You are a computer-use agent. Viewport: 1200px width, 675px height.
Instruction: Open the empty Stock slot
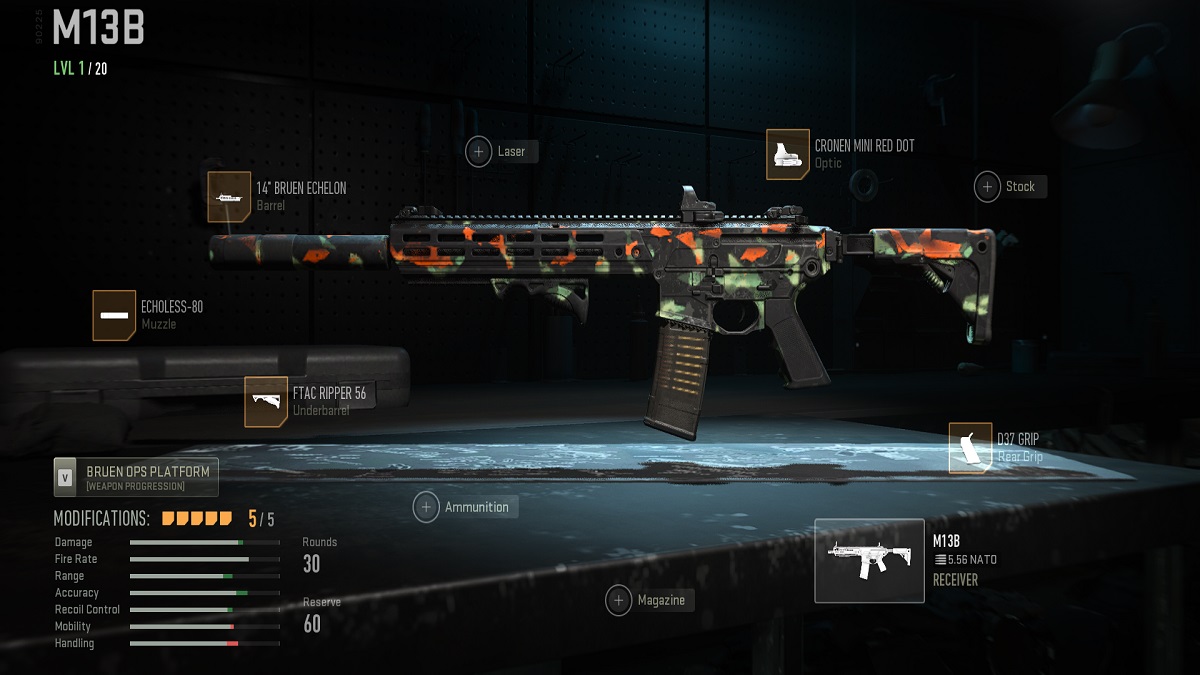[x=988, y=186]
